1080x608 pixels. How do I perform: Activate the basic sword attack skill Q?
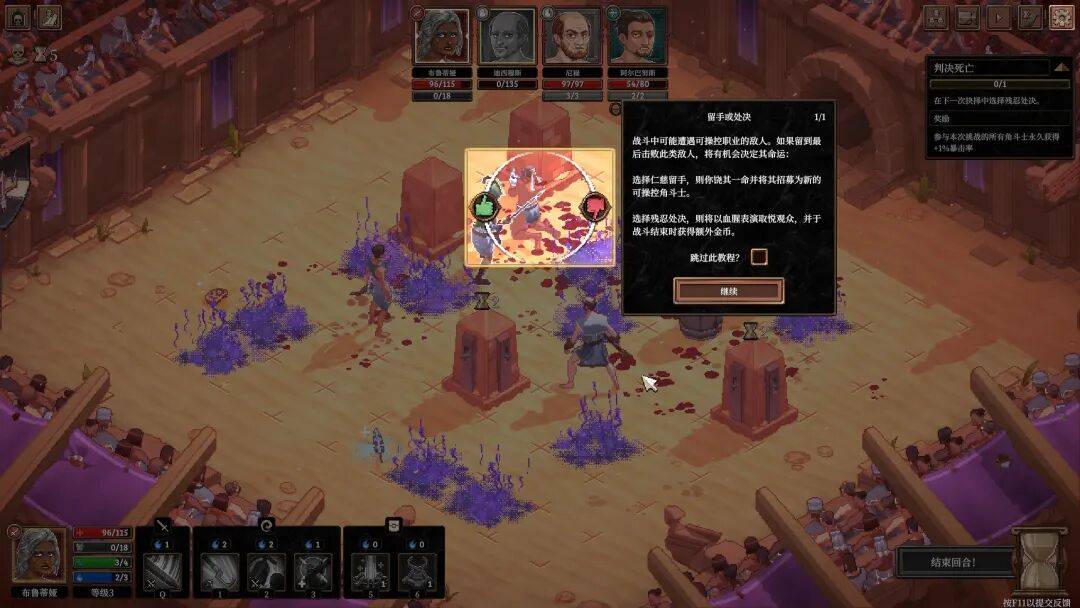pos(162,573)
